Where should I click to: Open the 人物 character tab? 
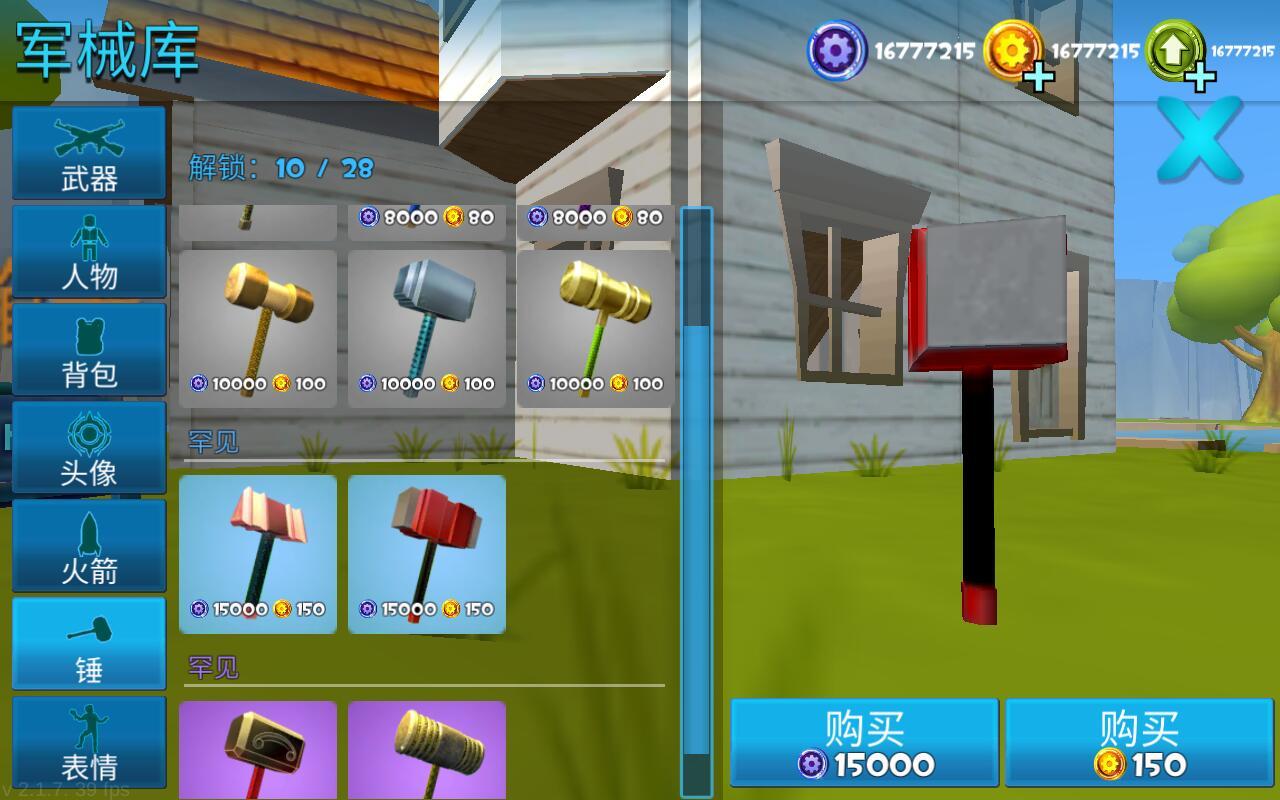tap(89, 251)
